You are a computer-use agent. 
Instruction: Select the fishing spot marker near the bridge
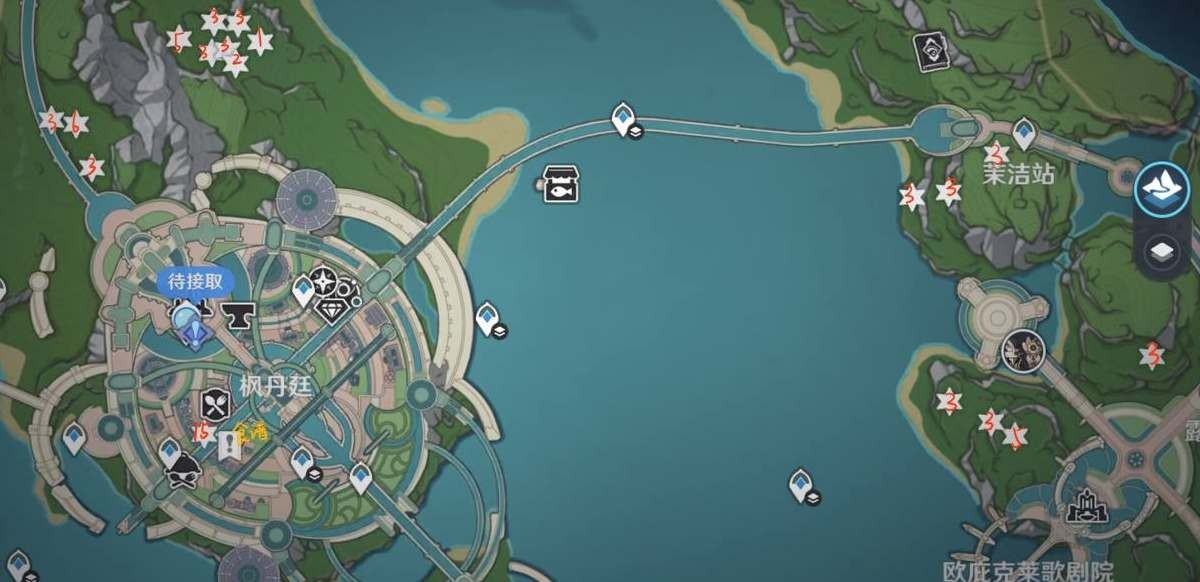[x=562, y=184]
